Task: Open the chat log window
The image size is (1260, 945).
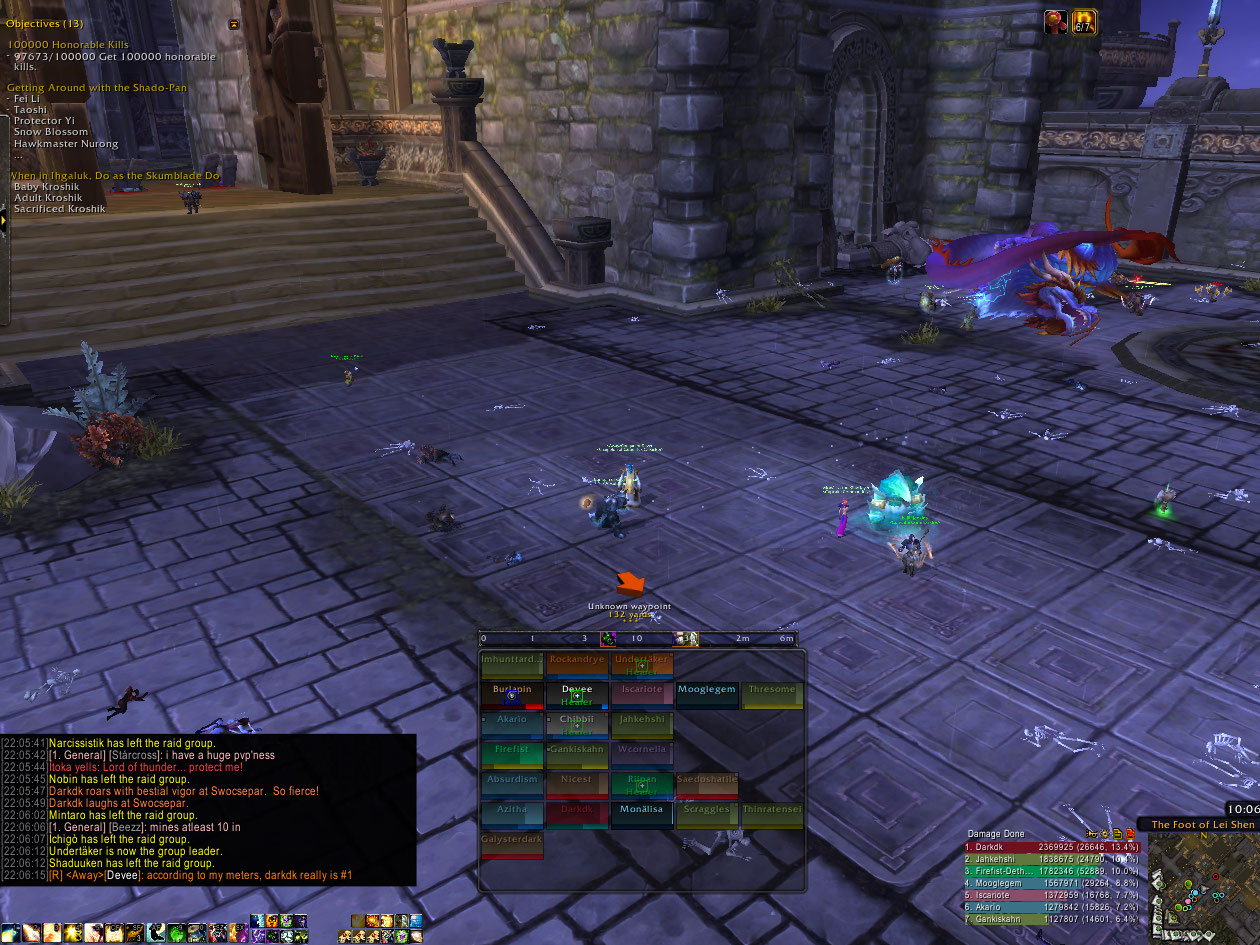Action: (x=208, y=810)
